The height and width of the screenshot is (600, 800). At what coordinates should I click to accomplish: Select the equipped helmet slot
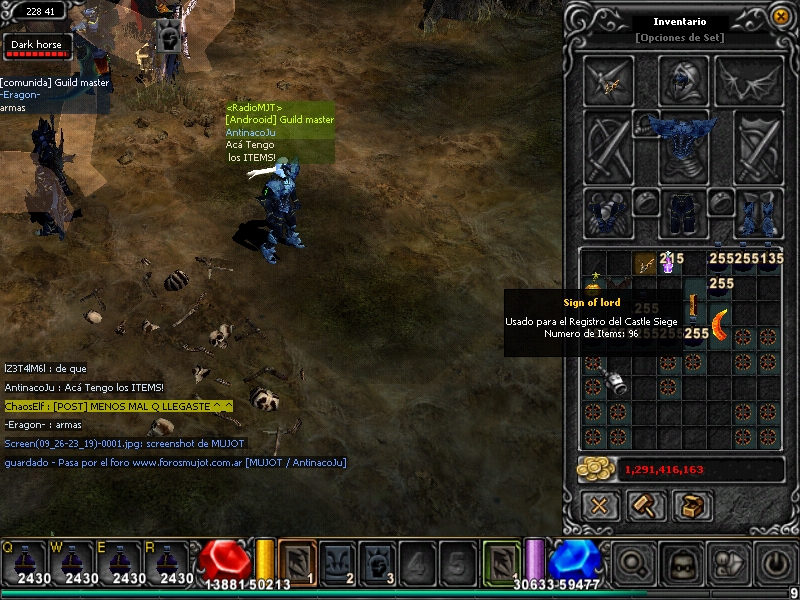[x=683, y=79]
